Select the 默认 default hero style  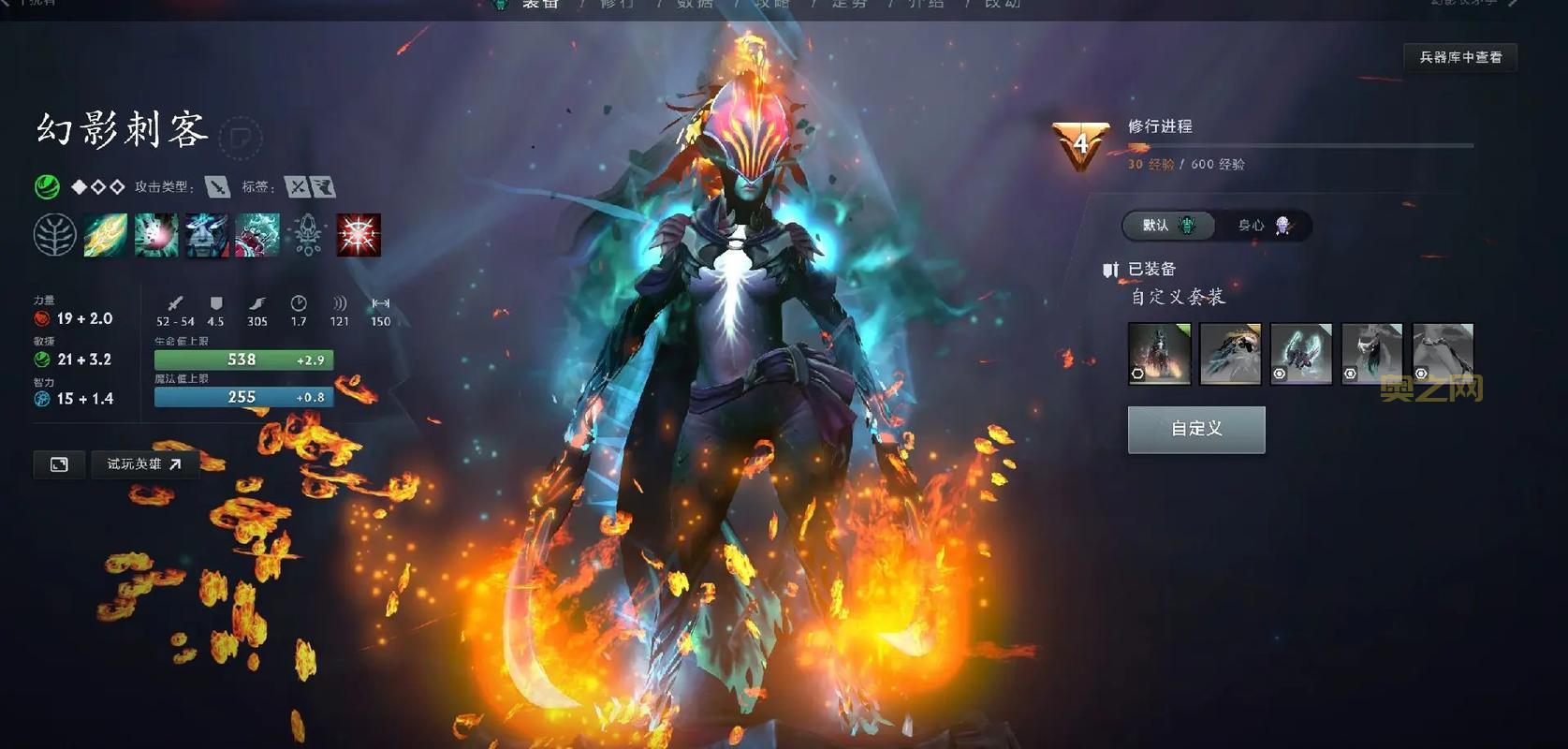tap(1168, 226)
